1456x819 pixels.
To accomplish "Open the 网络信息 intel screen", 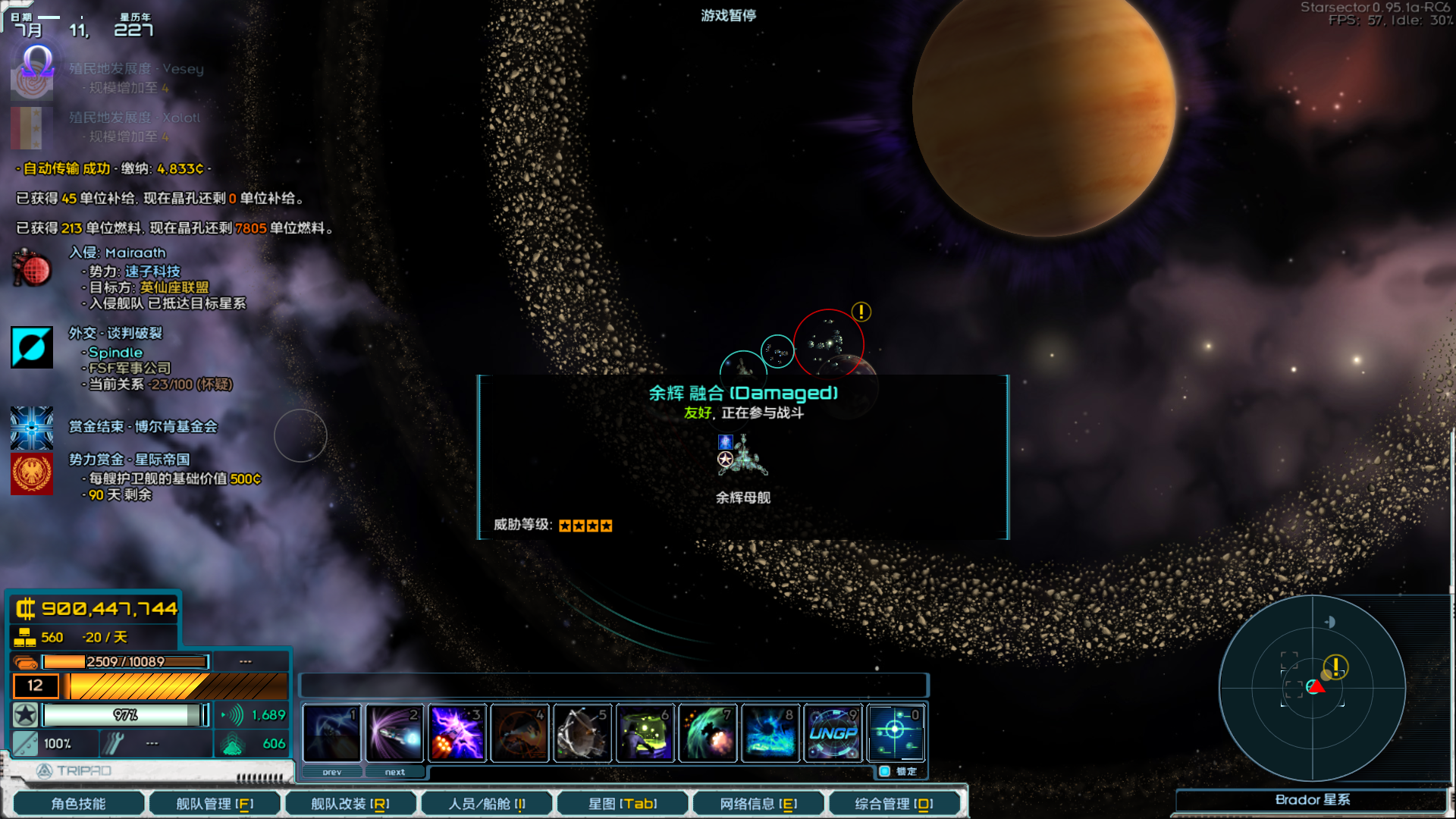I will click(x=758, y=803).
